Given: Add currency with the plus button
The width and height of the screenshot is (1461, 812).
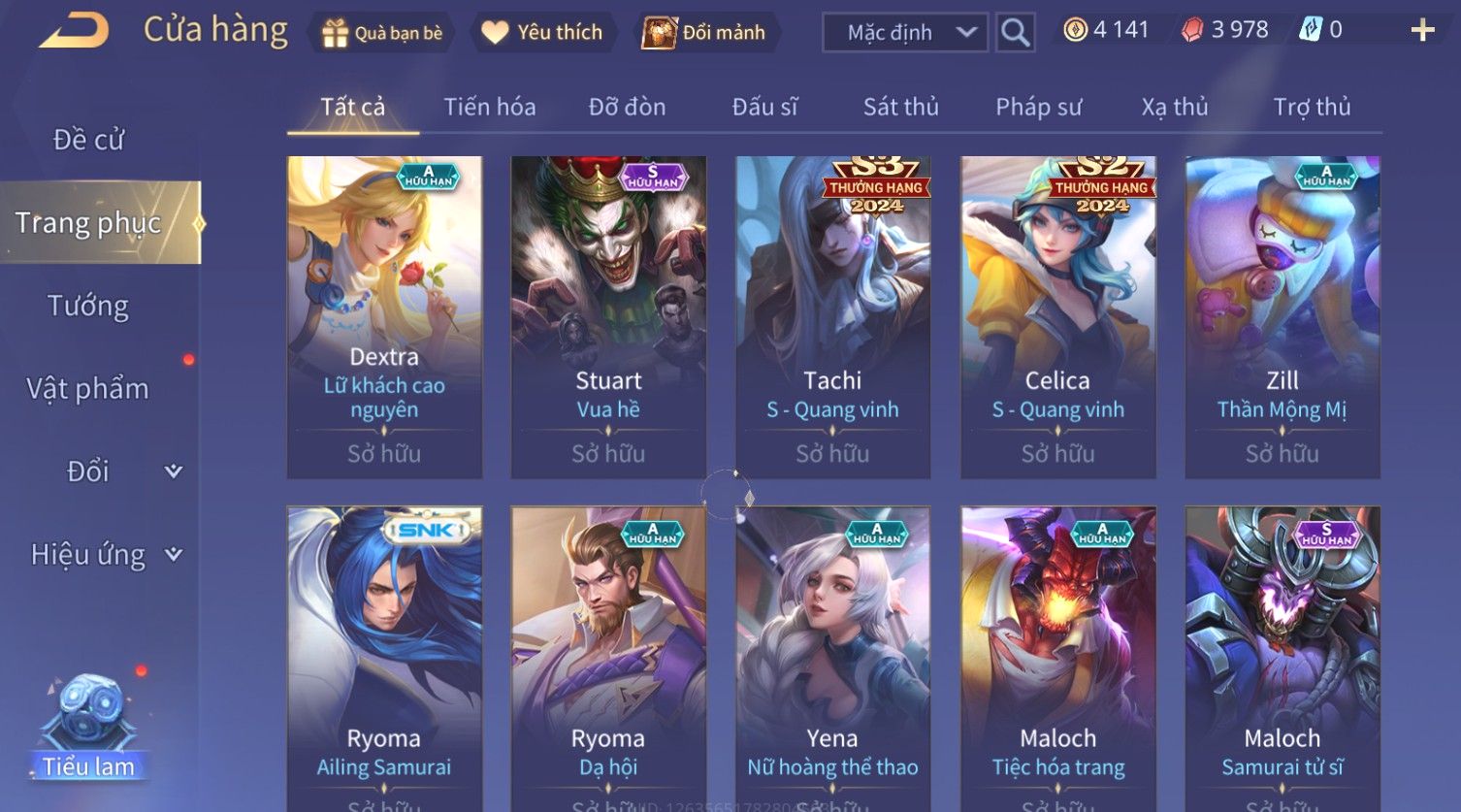Looking at the screenshot, I should 1422,31.
